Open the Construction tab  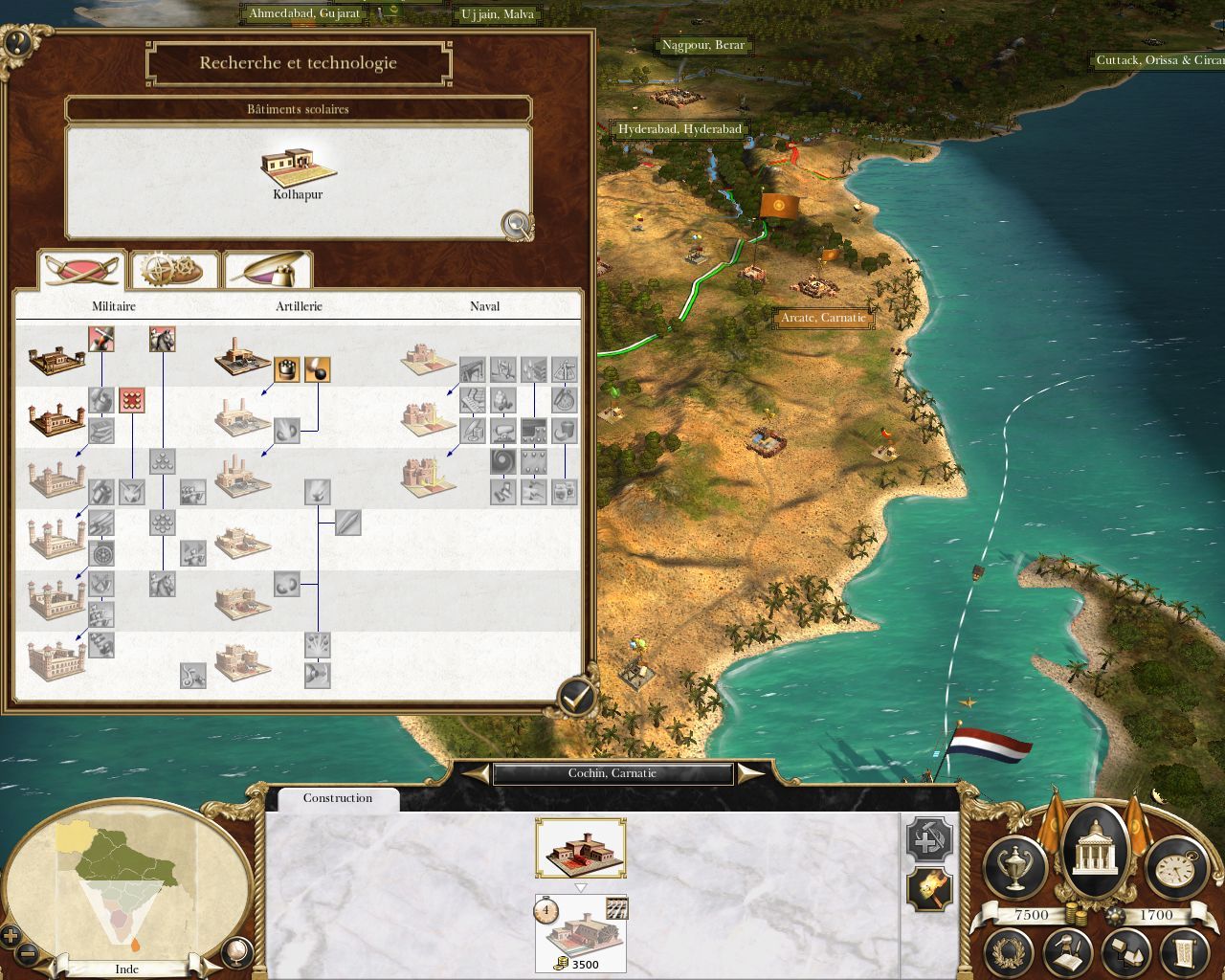pyautogui.click(x=338, y=798)
